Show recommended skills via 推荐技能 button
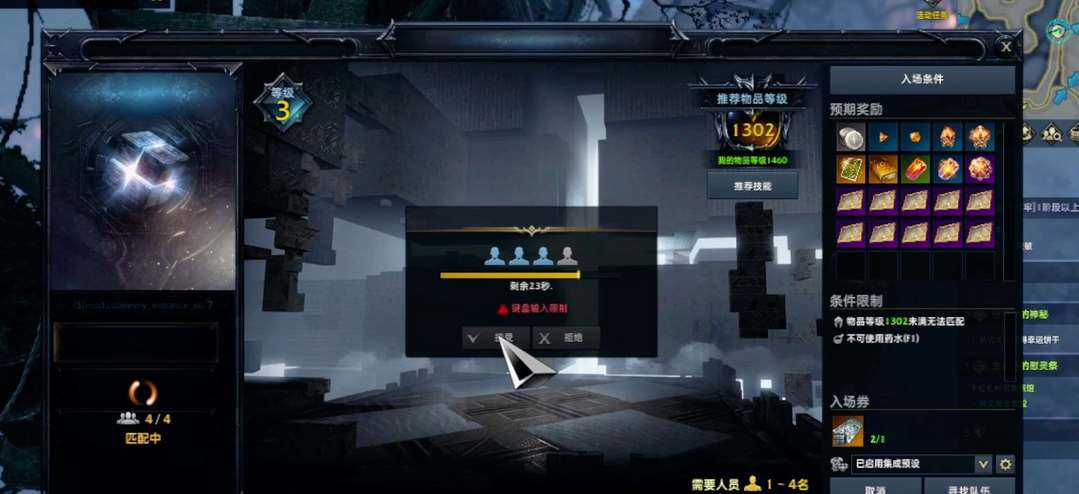This screenshot has width=1079, height=494. (x=752, y=185)
